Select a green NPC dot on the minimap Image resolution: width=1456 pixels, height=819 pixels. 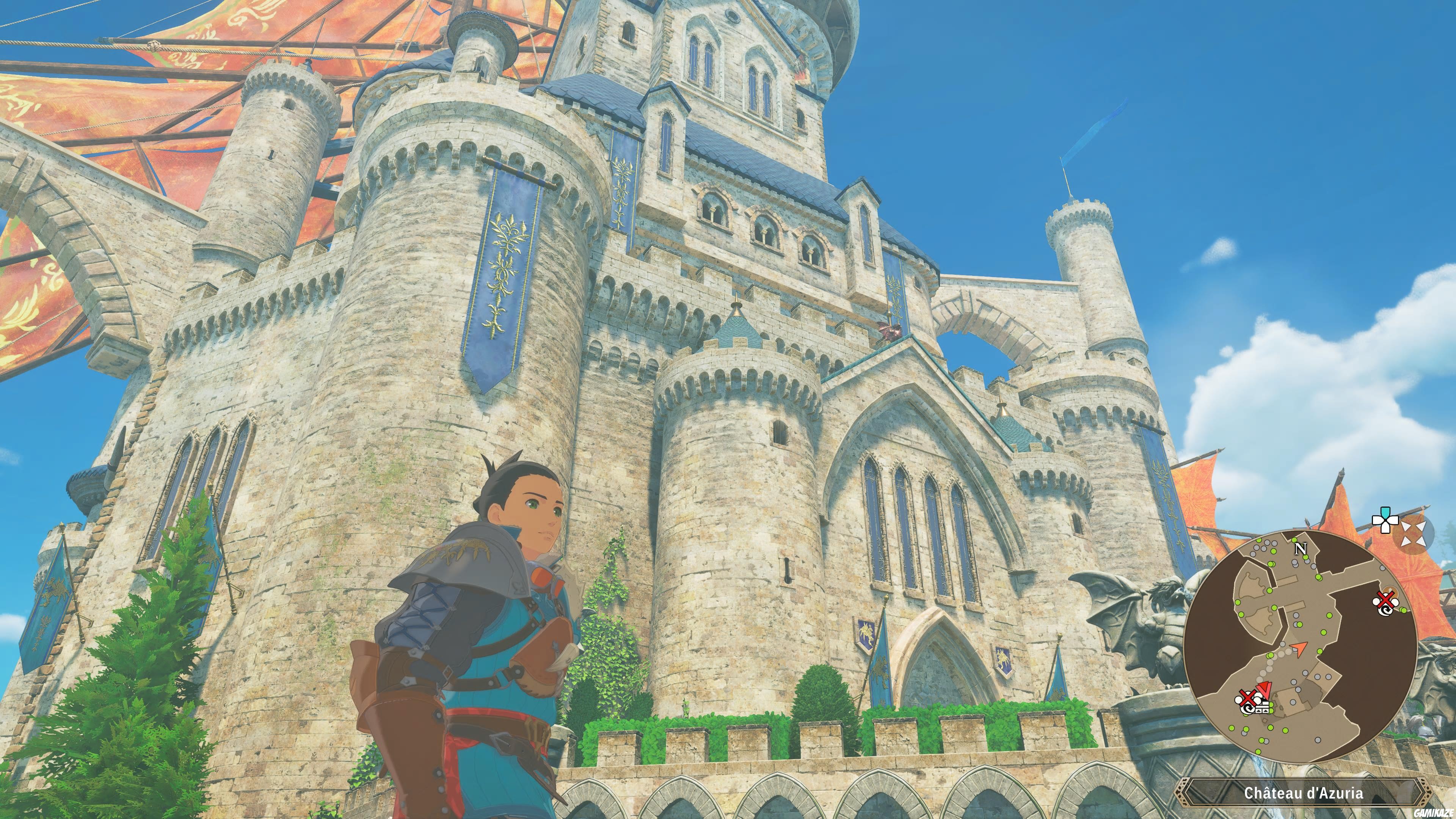pos(1329,616)
